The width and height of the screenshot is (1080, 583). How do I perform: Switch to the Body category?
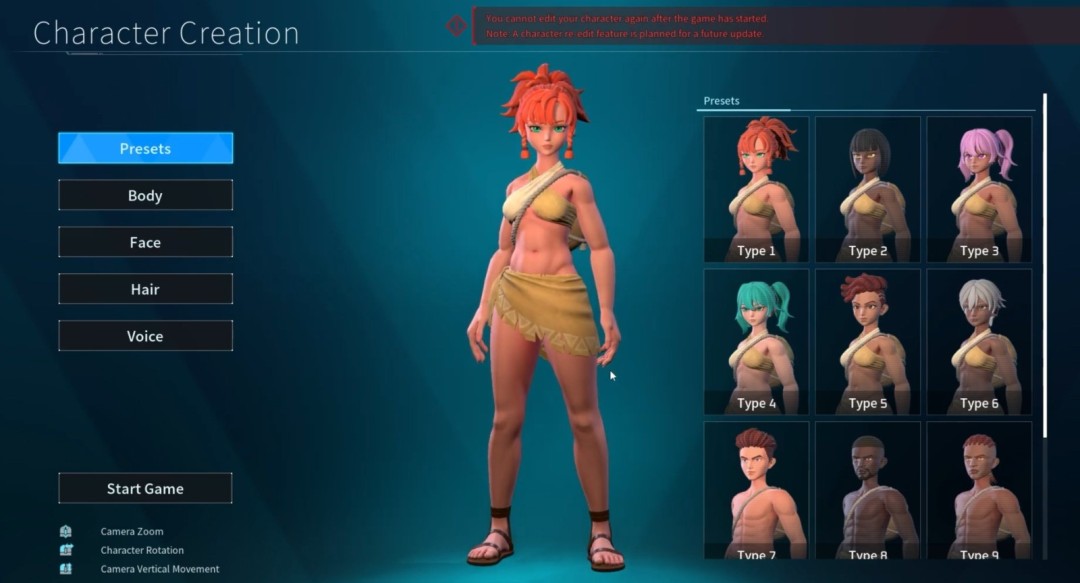pos(145,195)
